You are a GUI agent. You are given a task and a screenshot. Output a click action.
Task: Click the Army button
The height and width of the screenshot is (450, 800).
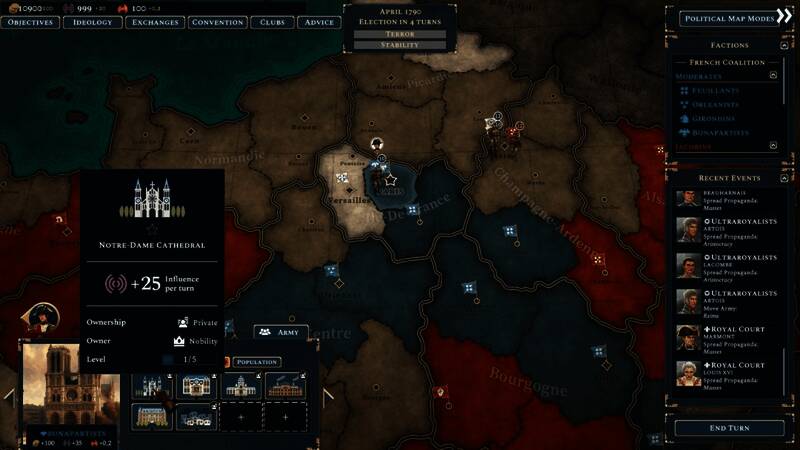280,331
